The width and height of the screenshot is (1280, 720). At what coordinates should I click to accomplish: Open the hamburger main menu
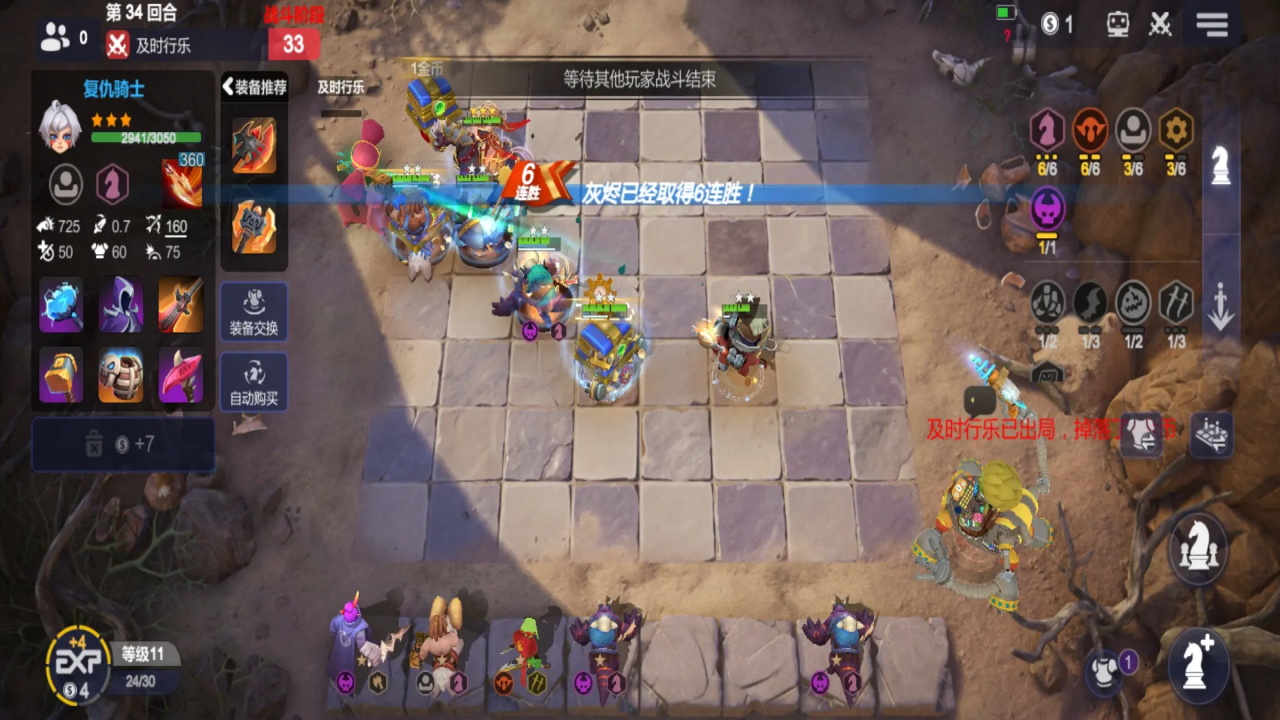coord(1212,25)
